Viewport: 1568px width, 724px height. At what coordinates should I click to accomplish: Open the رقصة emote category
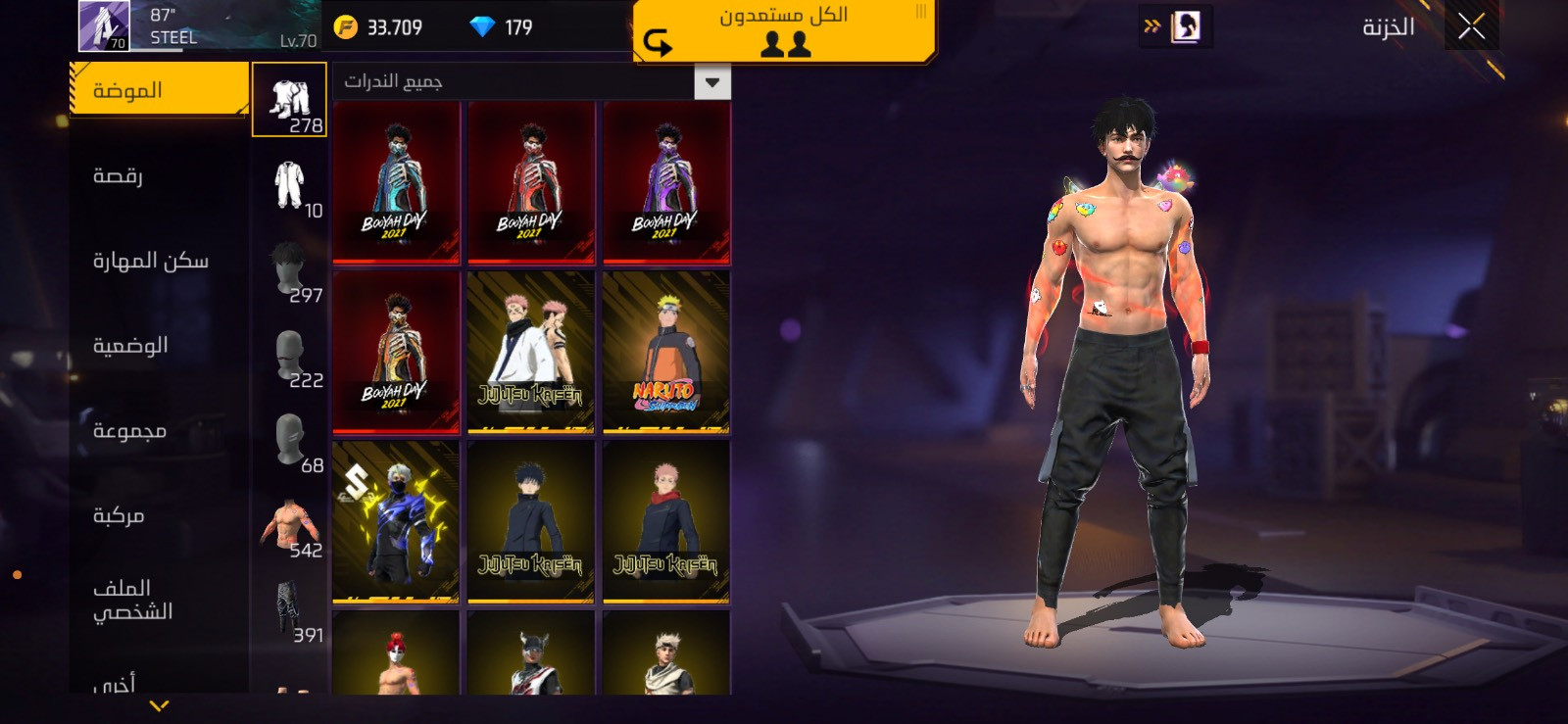pos(119,175)
